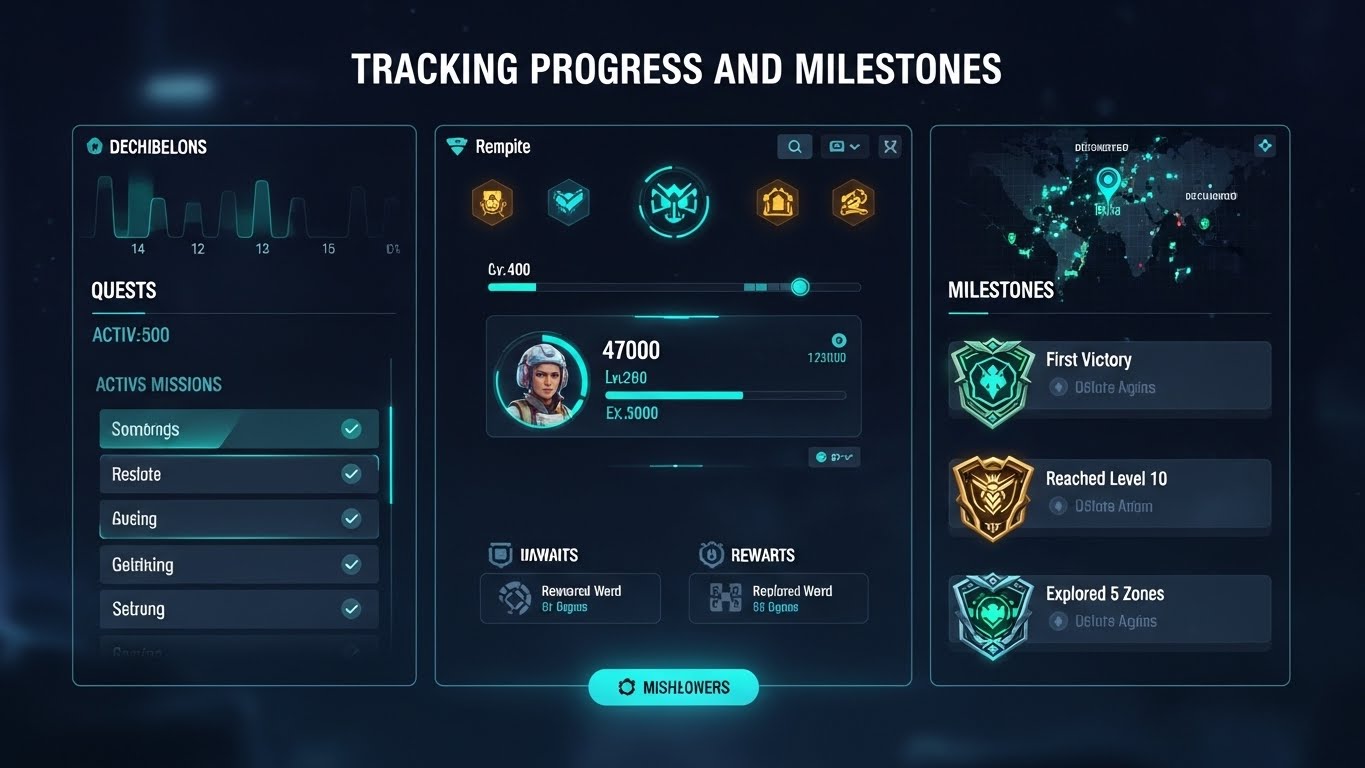Click the Cy.400 progress slider handle
This screenshot has width=1365, height=768.
pyautogui.click(x=799, y=287)
